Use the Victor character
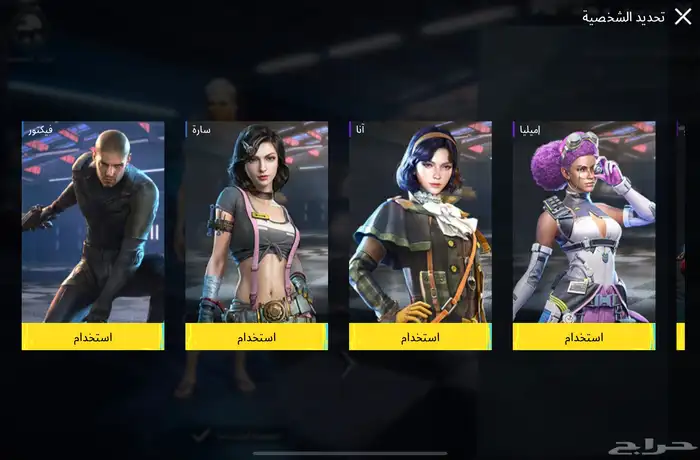The width and height of the screenshot is (700, 460). coord(93,337)
